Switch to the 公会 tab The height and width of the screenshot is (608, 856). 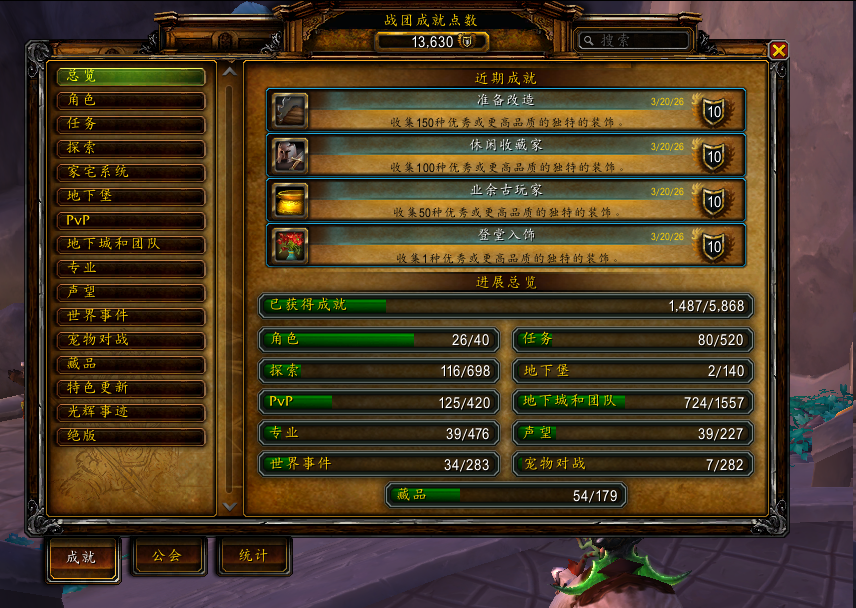(x=168, y=557)
